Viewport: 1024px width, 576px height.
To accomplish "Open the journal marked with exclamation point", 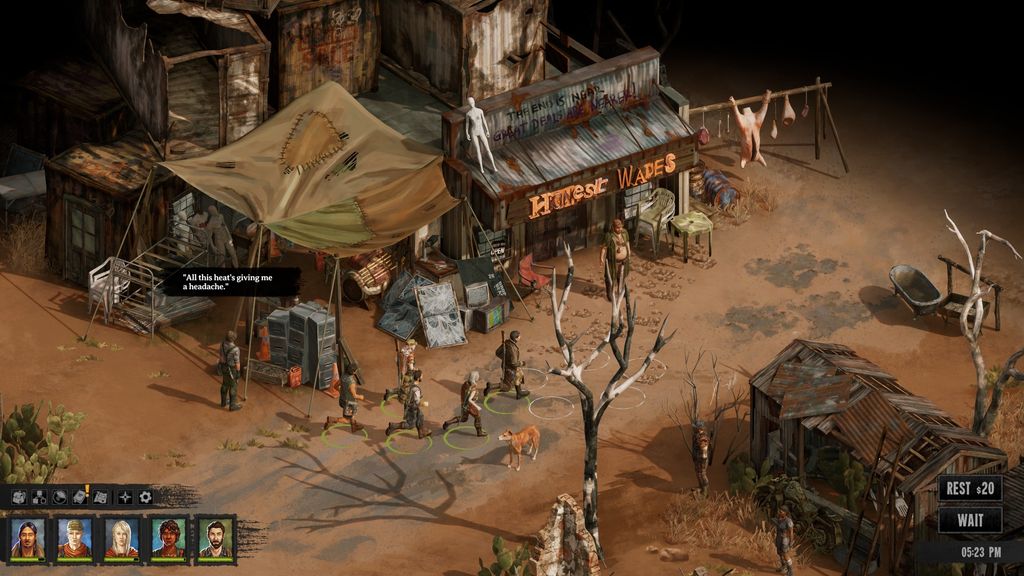I will click(x=82, y=496).
